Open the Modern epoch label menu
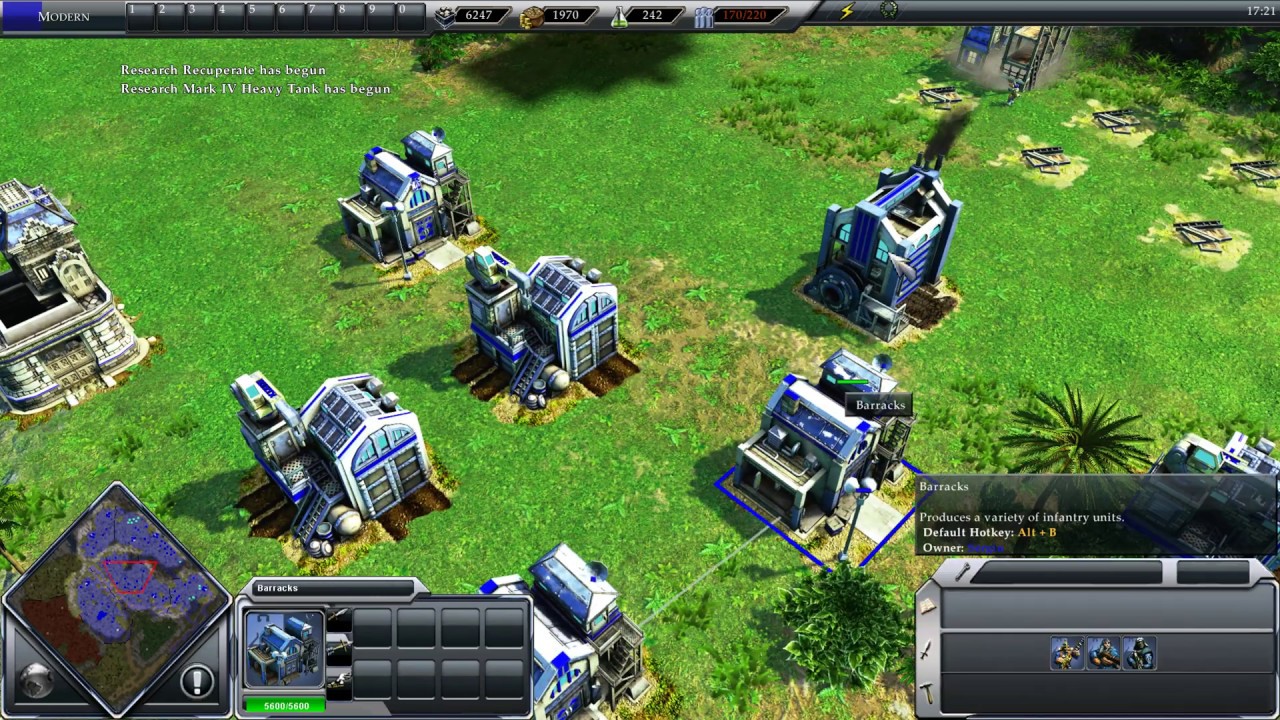The height and width of the screenshot is (720, 1280). (62, 15)
